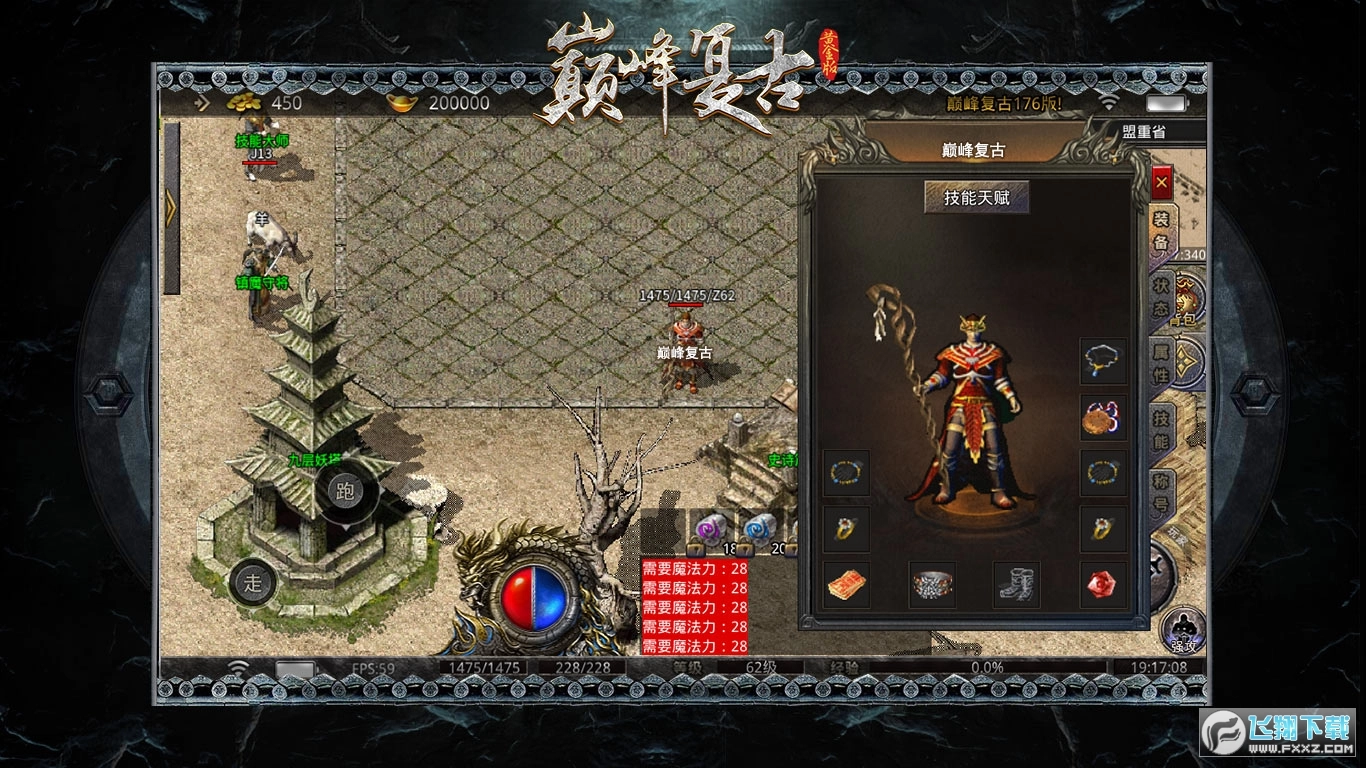This screenshot has height=768, width=1366.
Task: Click the boots equipment slot
Action: tap(1017, 585)
